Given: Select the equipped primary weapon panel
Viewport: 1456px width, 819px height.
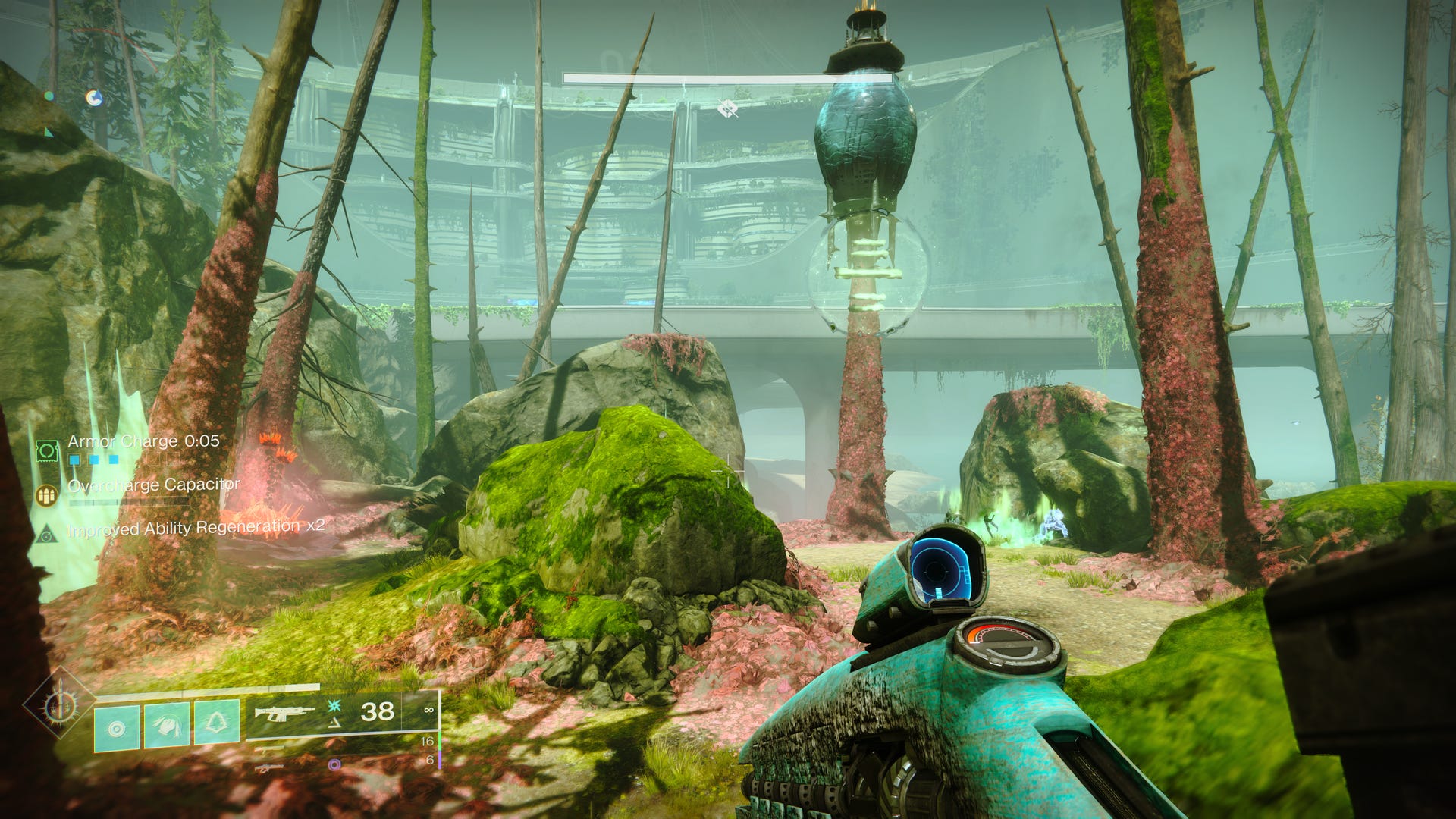Looking at the screenshot, I should tap(343, 713).
